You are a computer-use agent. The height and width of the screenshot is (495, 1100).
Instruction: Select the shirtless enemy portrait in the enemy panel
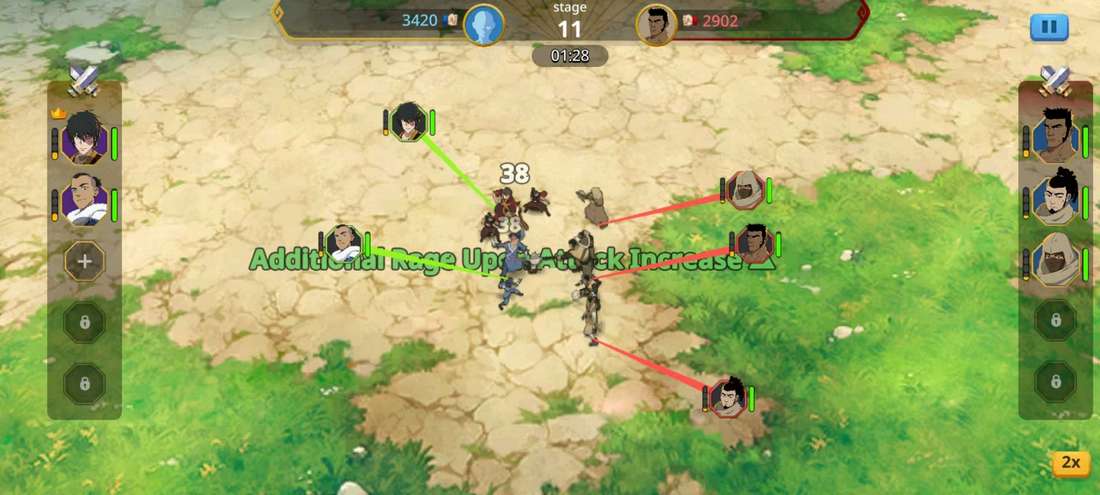click(x=1055, y=139)
